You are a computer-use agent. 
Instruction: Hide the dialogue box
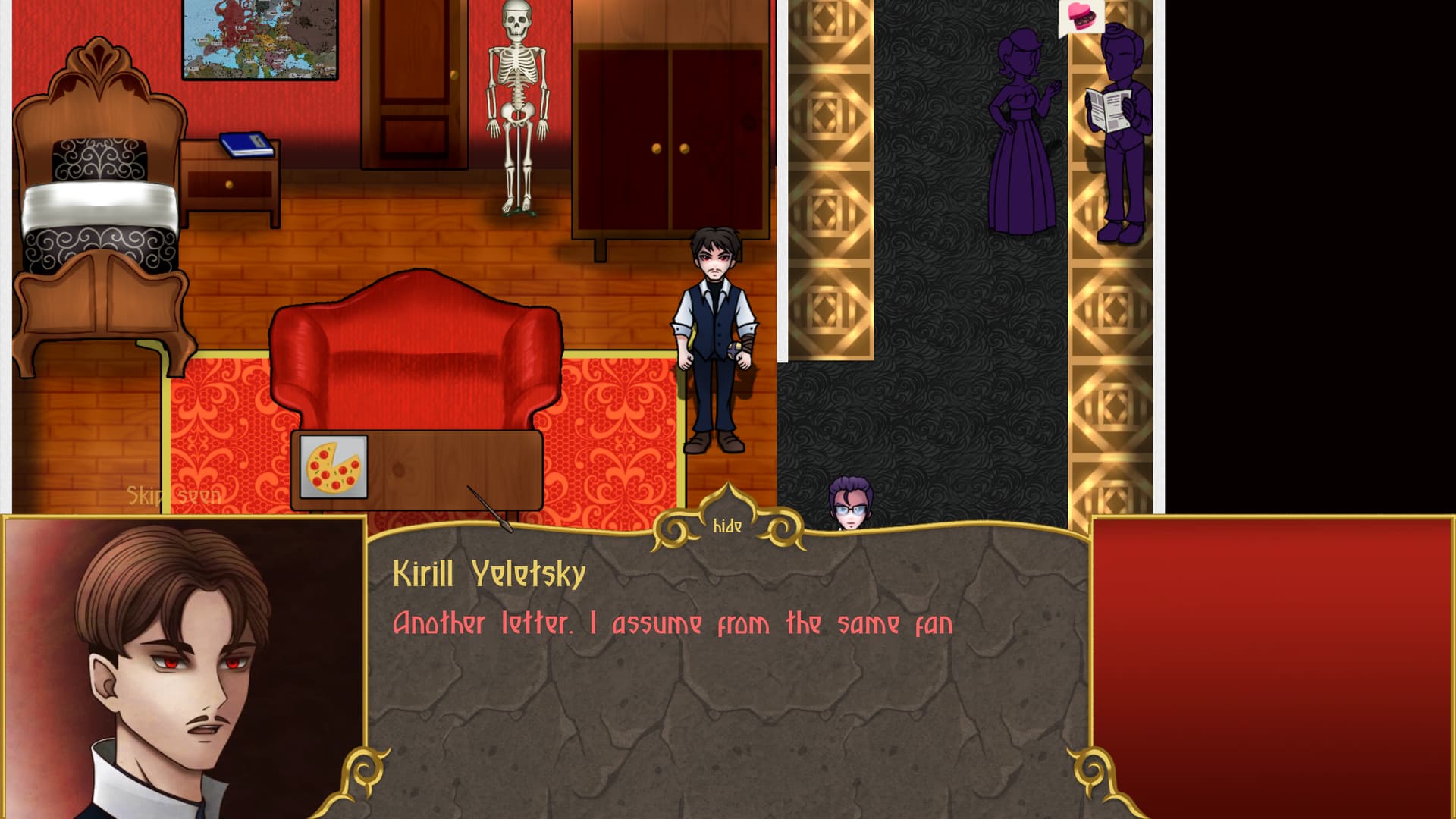pyautogui.click(x=727, y=526)
